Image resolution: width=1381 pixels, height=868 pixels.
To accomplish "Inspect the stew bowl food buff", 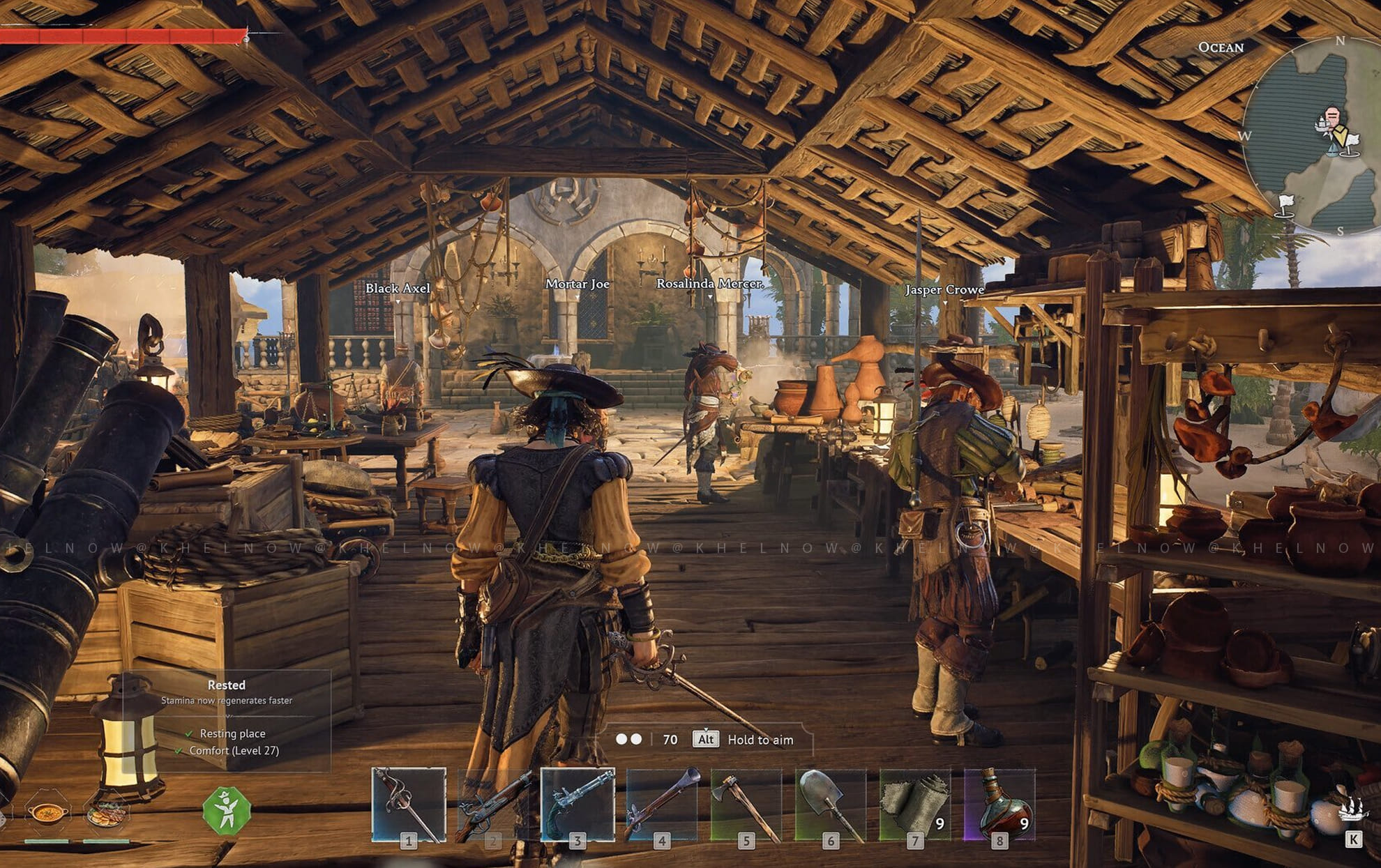I will [x=47, y=812].
